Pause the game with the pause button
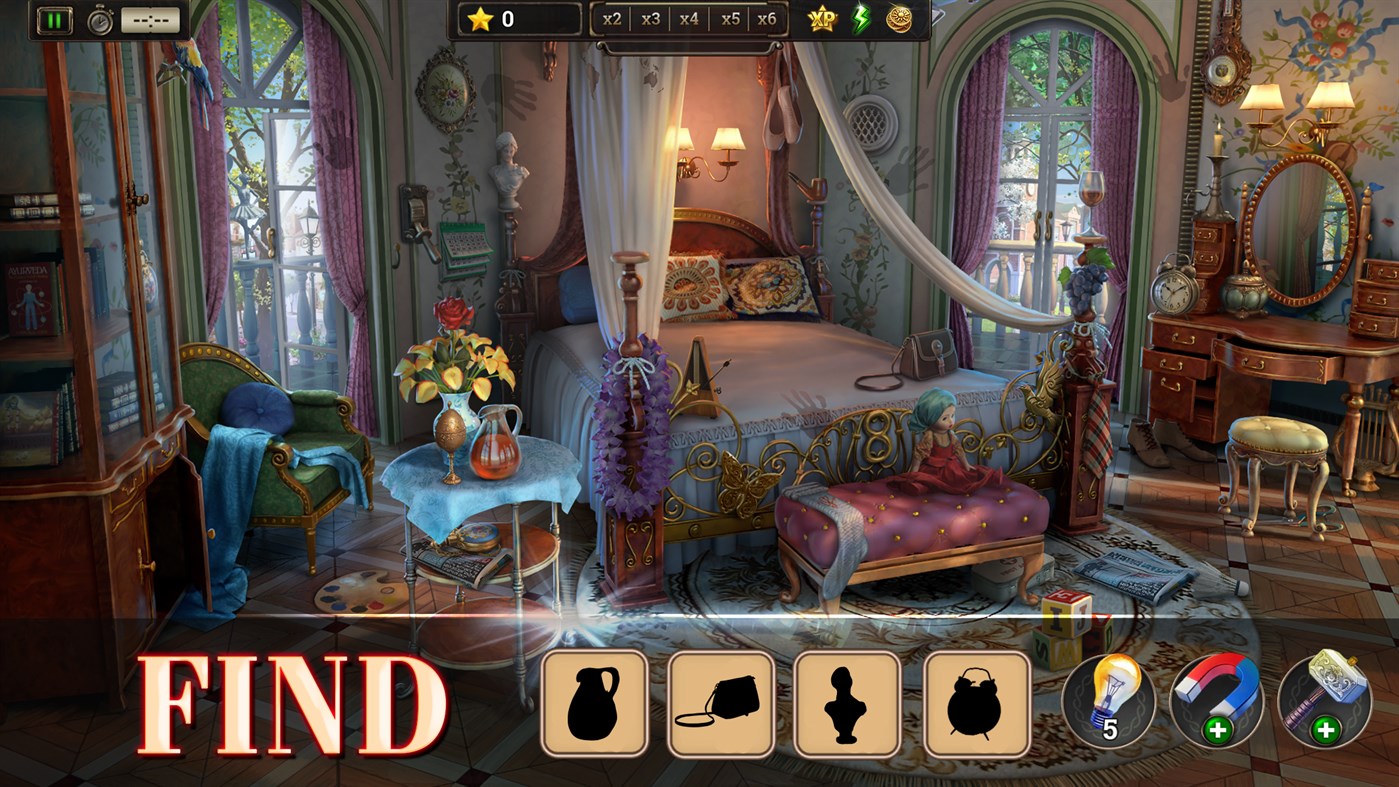The image size is (1399, 787). (x=54, y=18)
